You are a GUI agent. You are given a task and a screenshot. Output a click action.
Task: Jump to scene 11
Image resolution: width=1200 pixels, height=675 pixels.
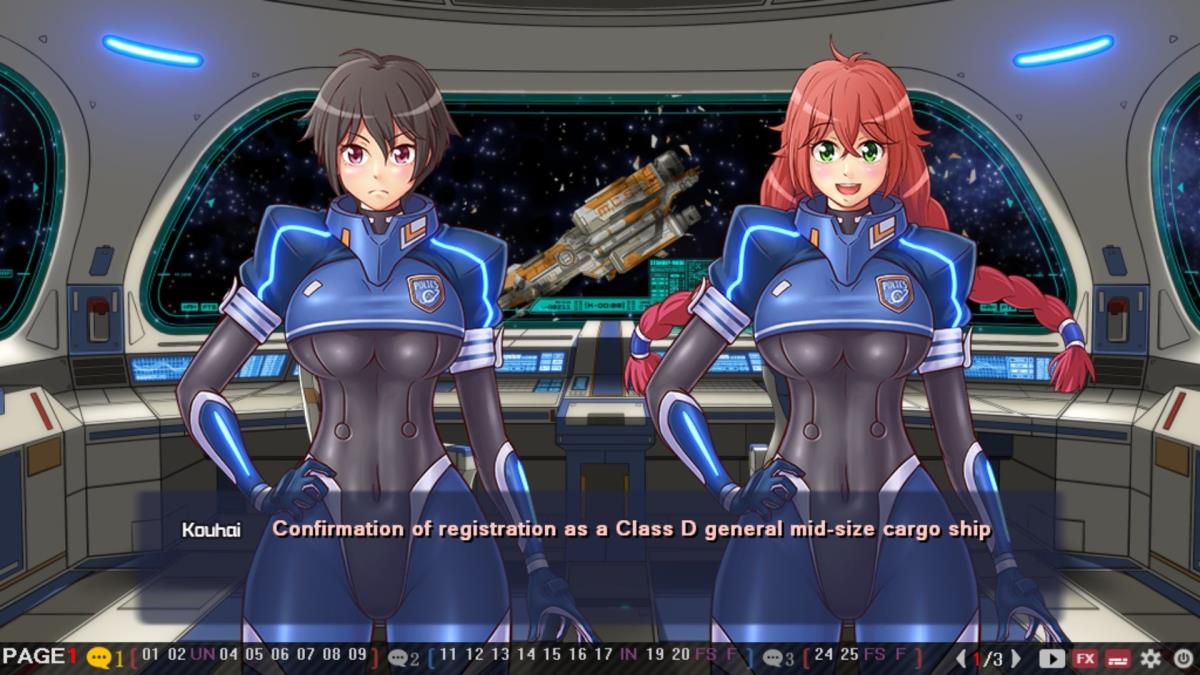click(x=448, y=656)
